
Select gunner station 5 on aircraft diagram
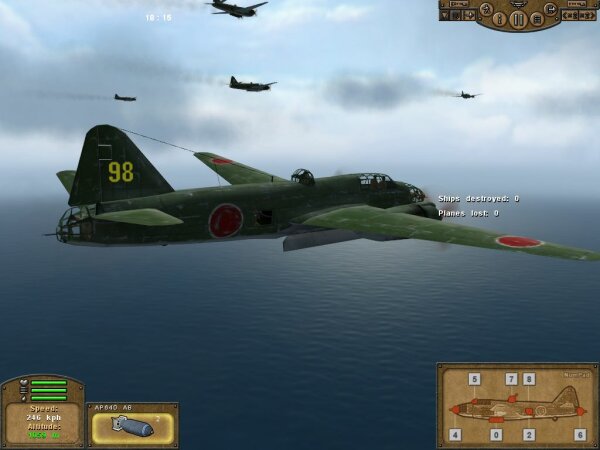474,379
